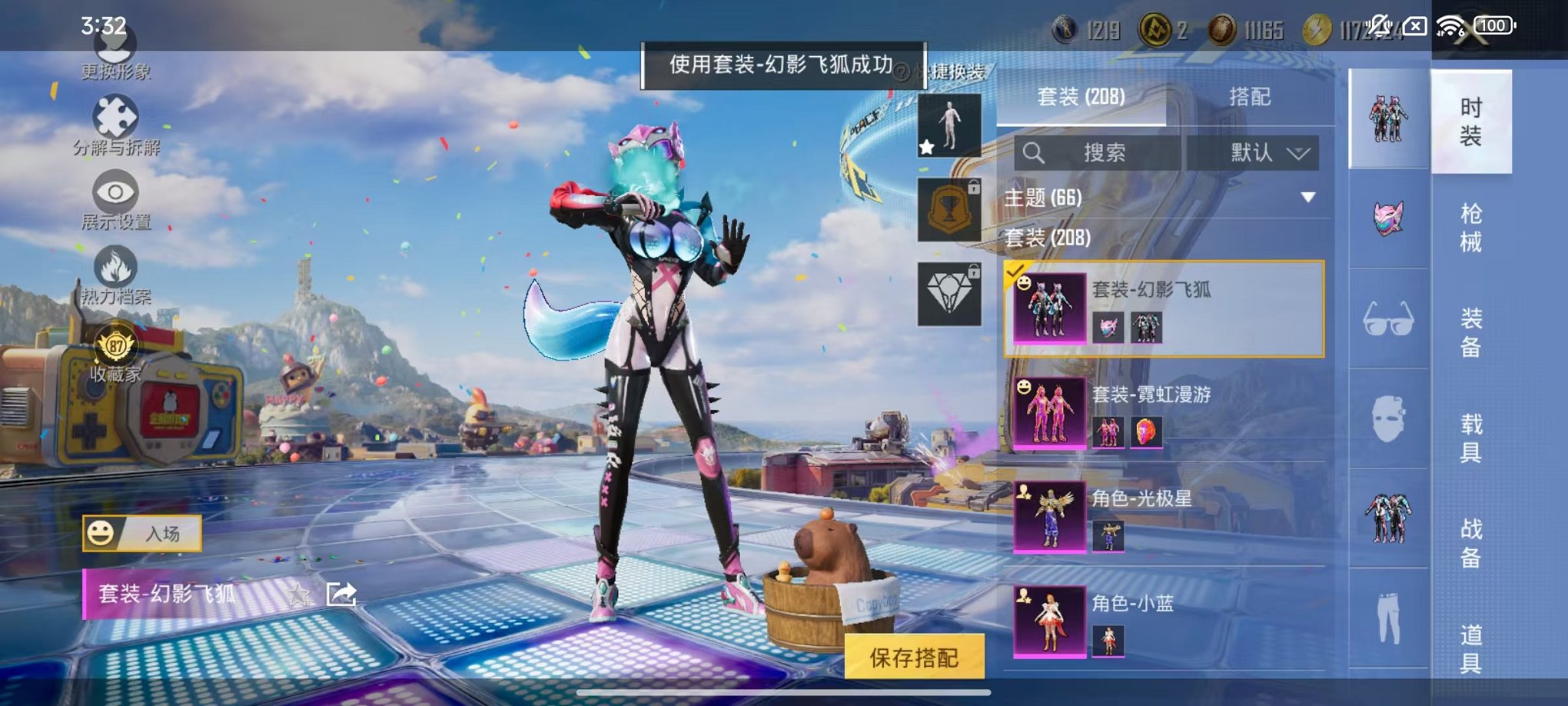
Task: Open 展示设置 display settings
Action: [115, 191]
